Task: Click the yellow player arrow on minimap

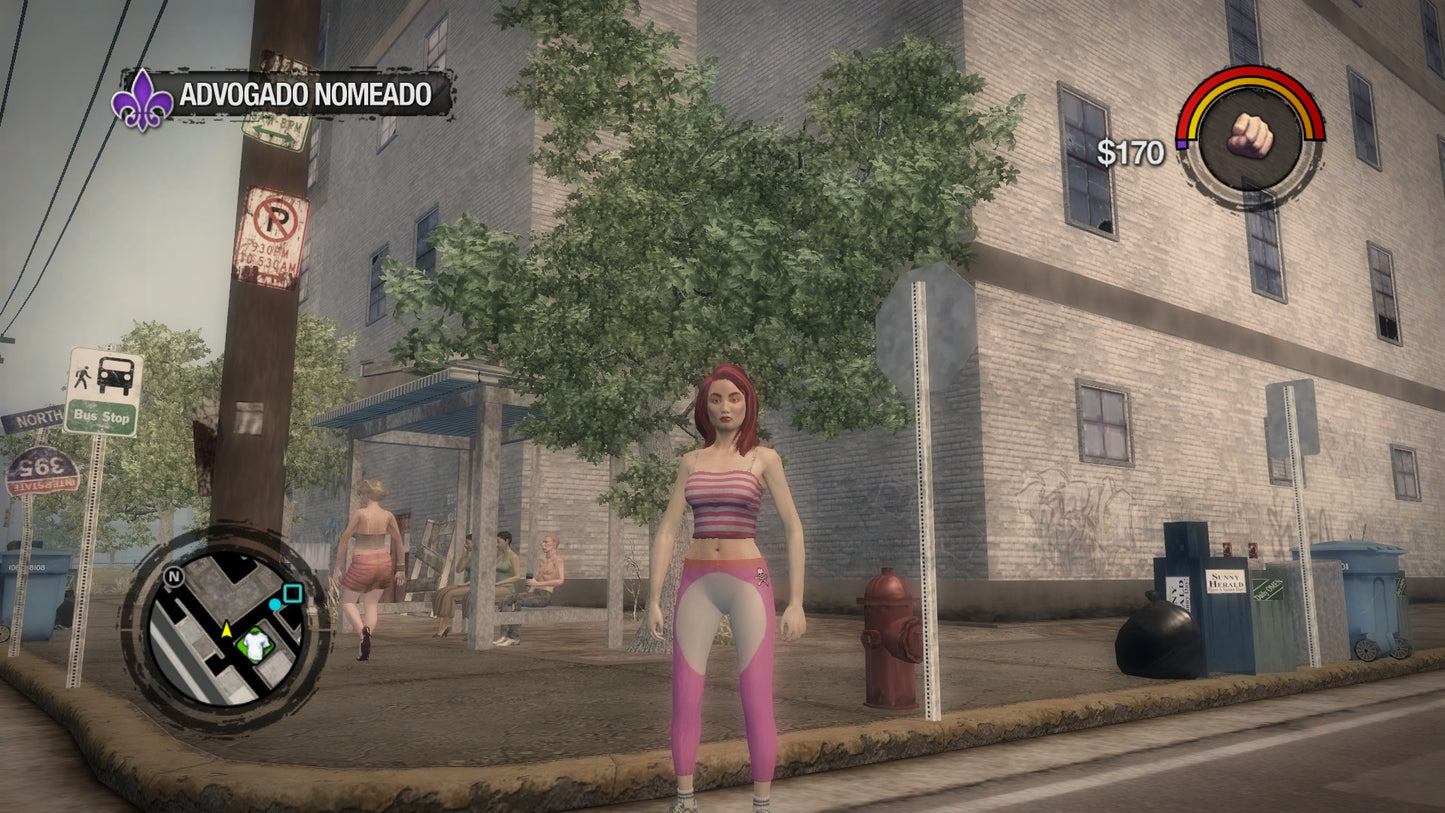Action: (x=226, y=629)
